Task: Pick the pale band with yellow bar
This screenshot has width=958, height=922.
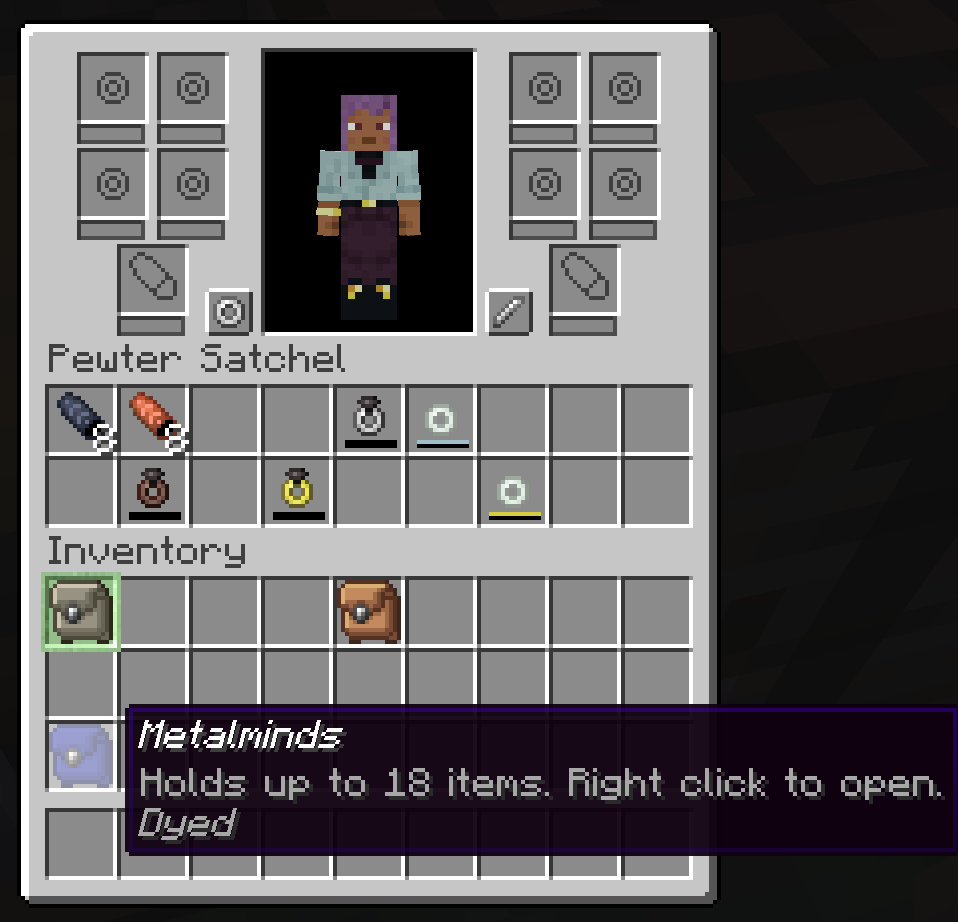Action: click(x=513, y=491)
